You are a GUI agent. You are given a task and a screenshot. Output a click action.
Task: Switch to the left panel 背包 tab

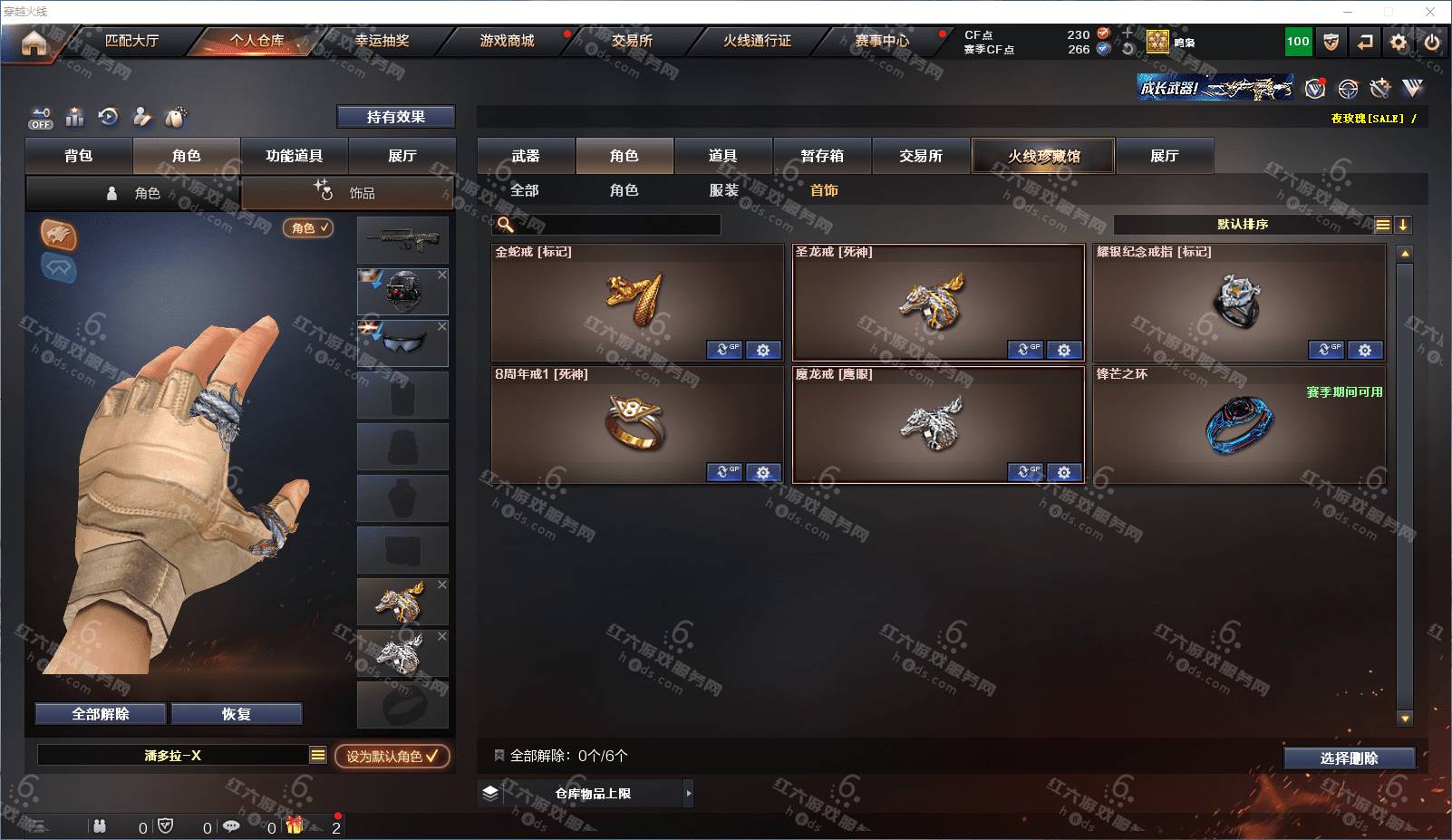(x=79, y=156)
